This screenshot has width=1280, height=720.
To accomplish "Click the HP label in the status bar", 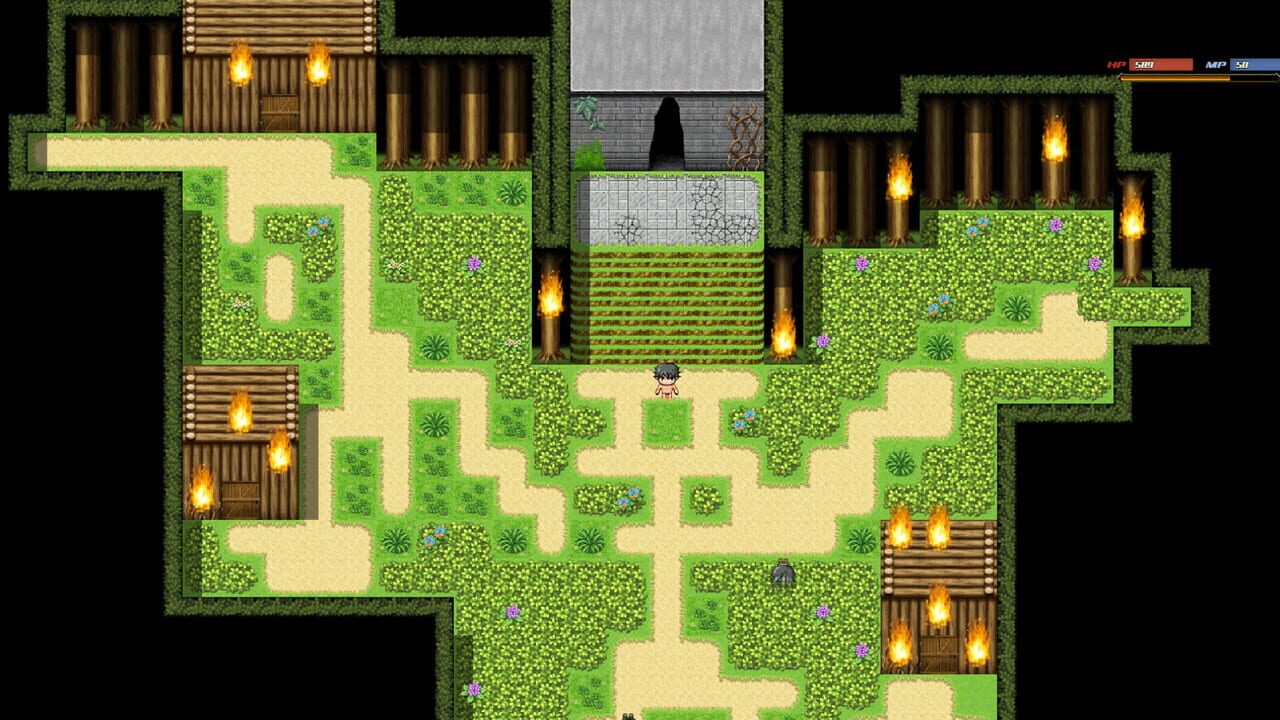I will click(x=1115, y=62).
